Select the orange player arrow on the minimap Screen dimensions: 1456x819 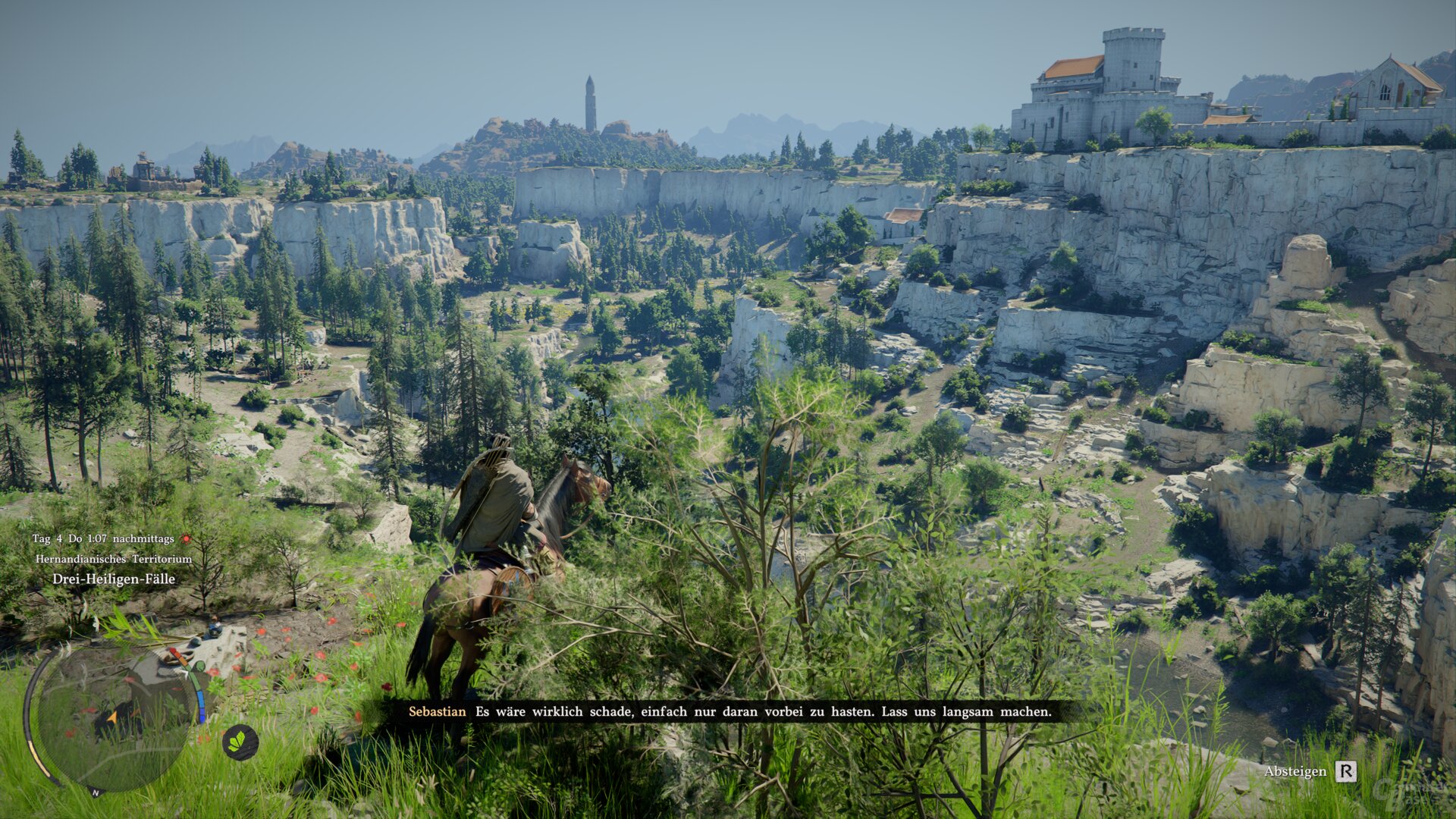112,716
